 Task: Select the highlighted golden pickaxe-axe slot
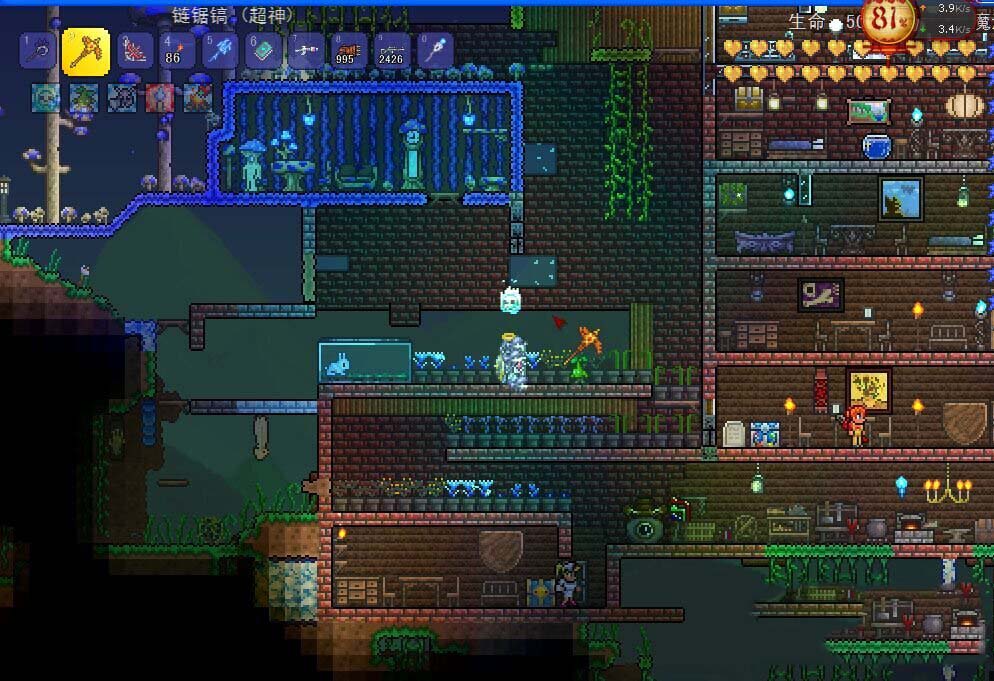tap(86, 50)
